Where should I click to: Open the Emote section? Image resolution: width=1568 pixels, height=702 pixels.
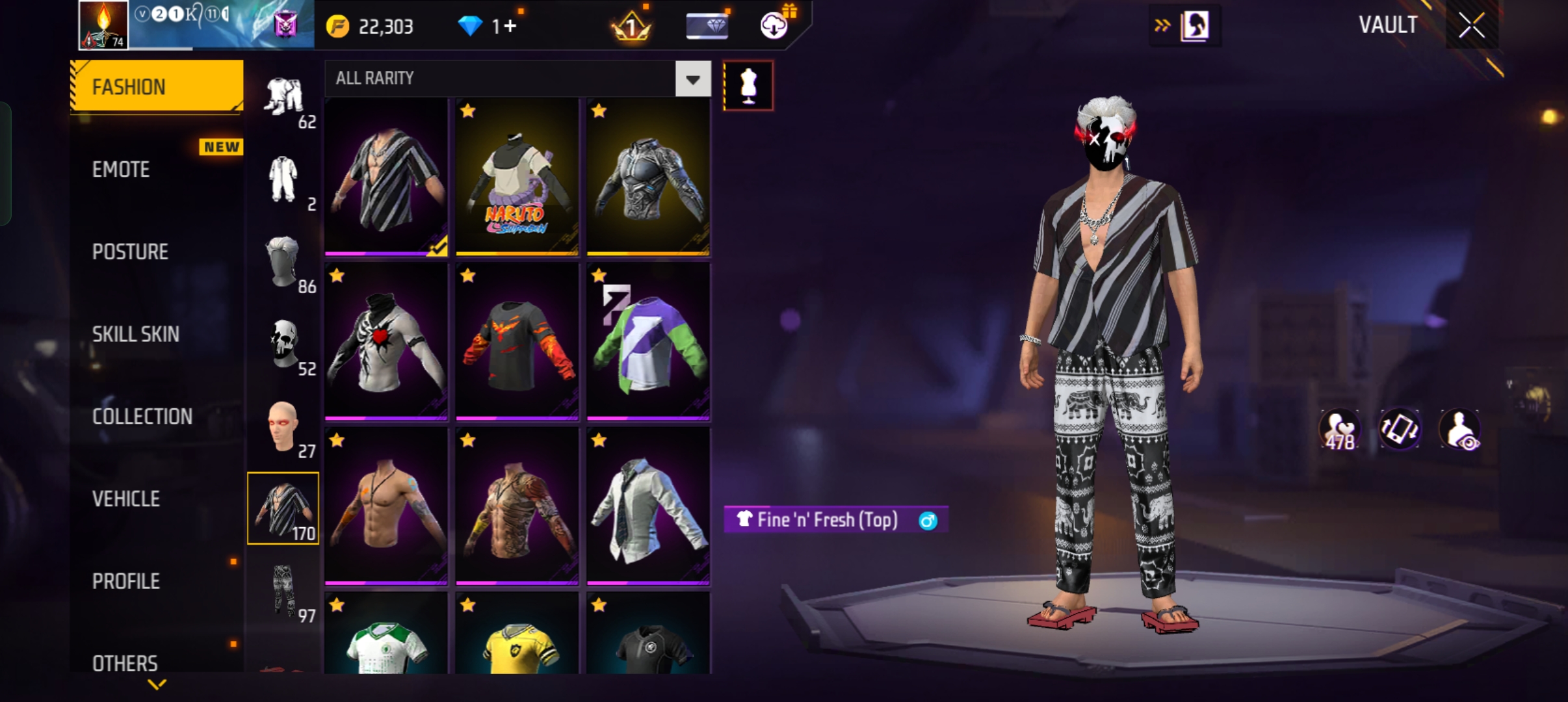[x=122, y=170]
